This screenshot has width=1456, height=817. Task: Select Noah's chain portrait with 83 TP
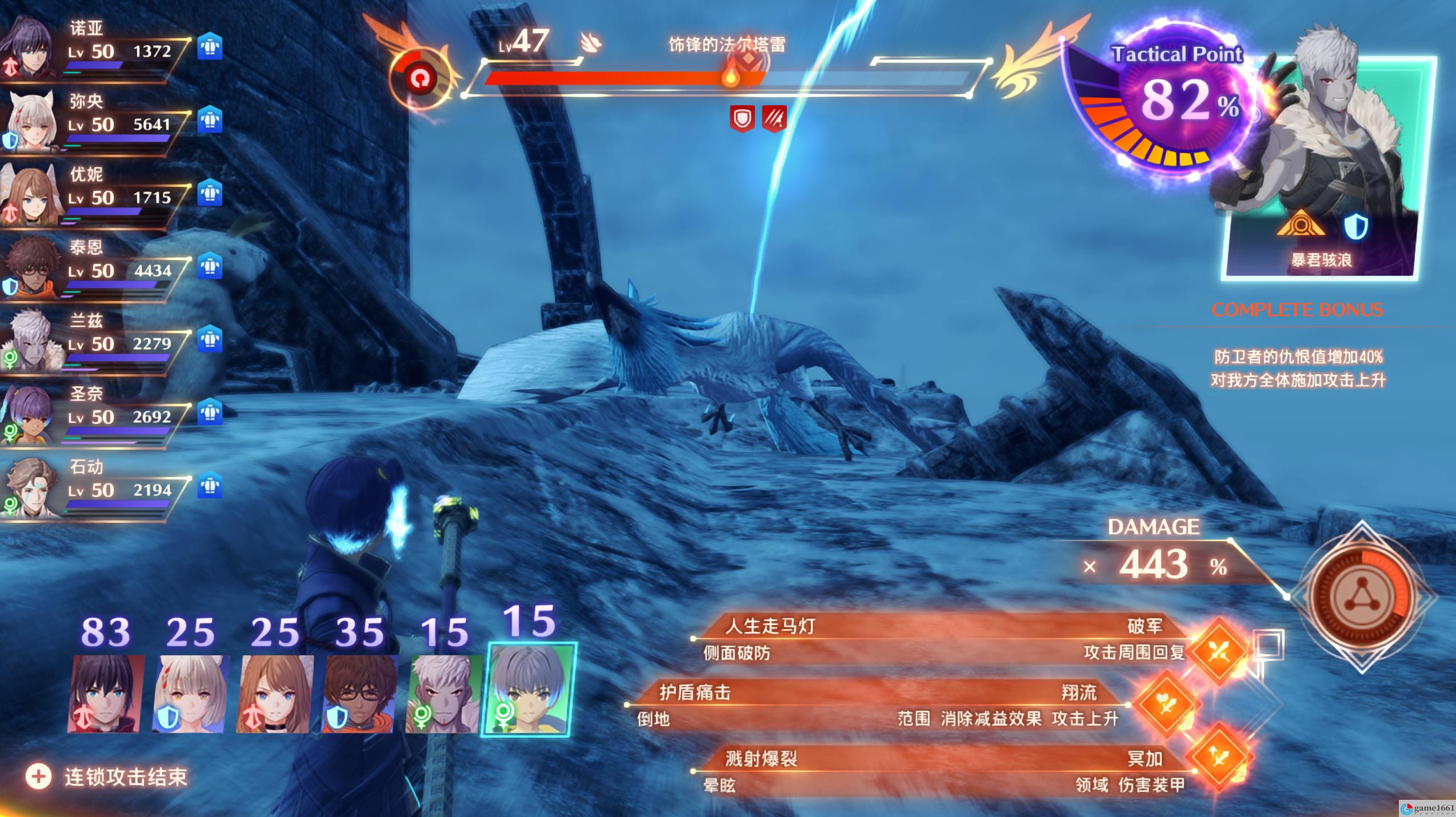click(106, 694)
